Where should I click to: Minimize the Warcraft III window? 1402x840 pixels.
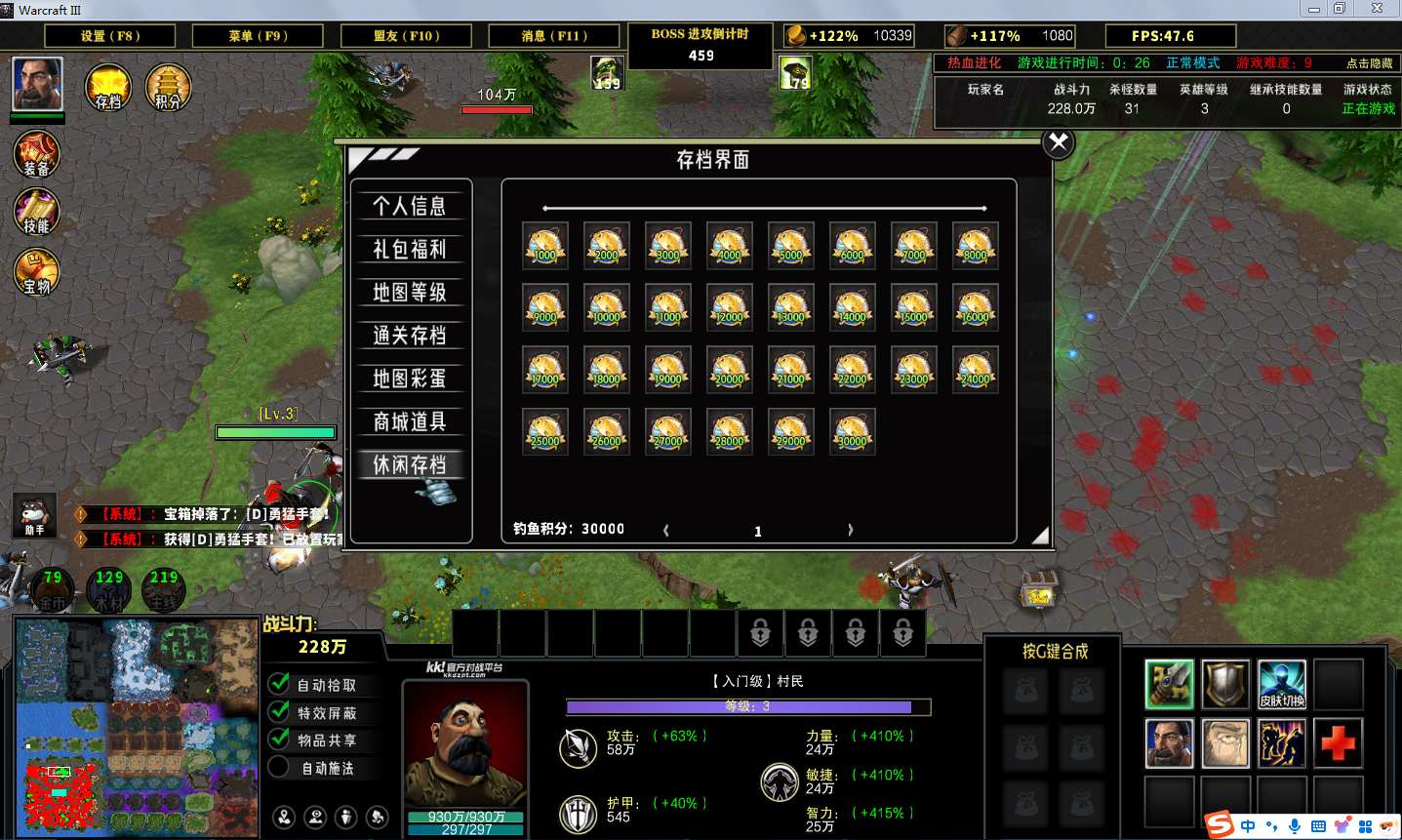tap(1314, 9)
